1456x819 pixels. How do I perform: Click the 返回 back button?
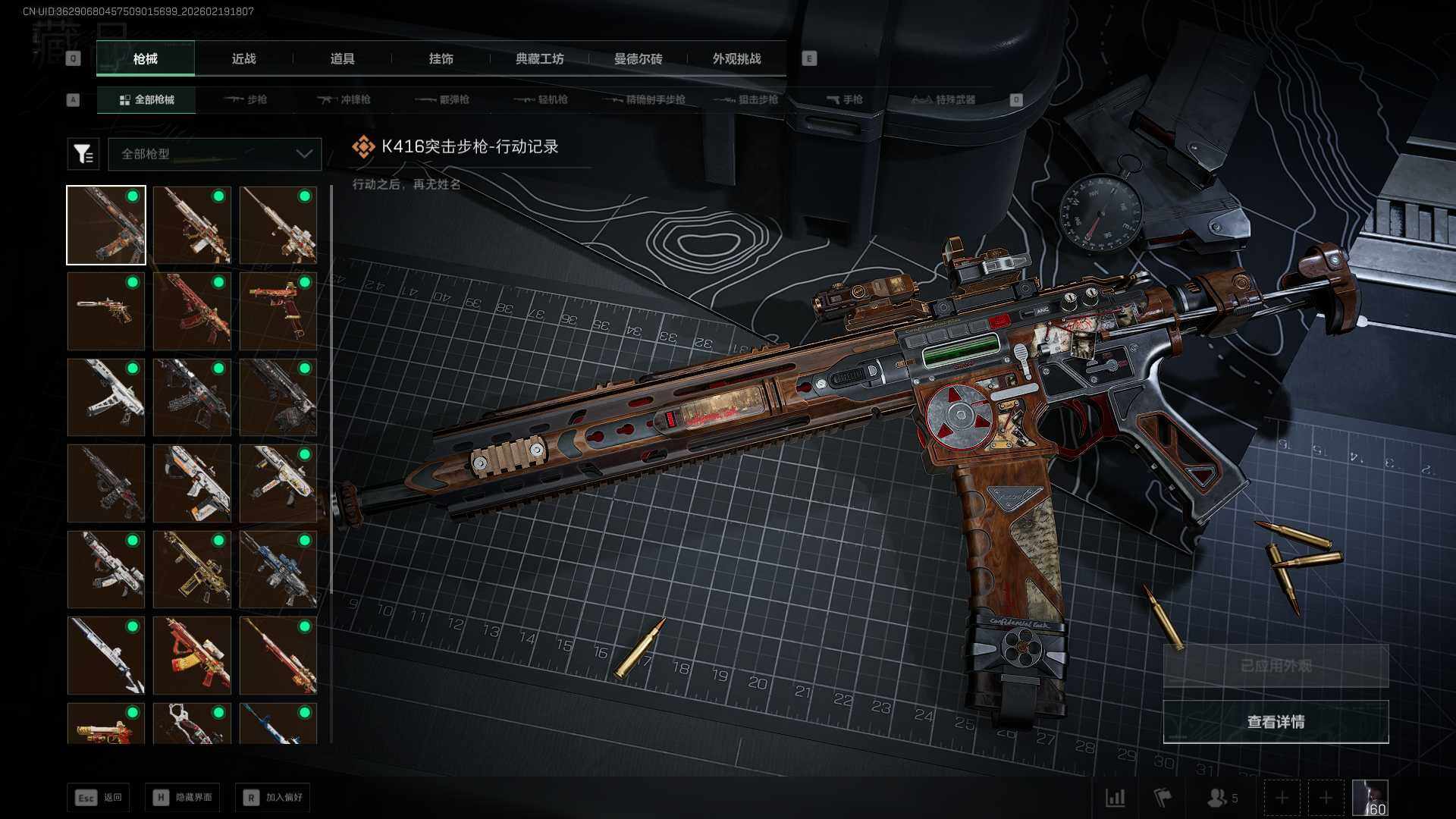[x=99, y=797]
